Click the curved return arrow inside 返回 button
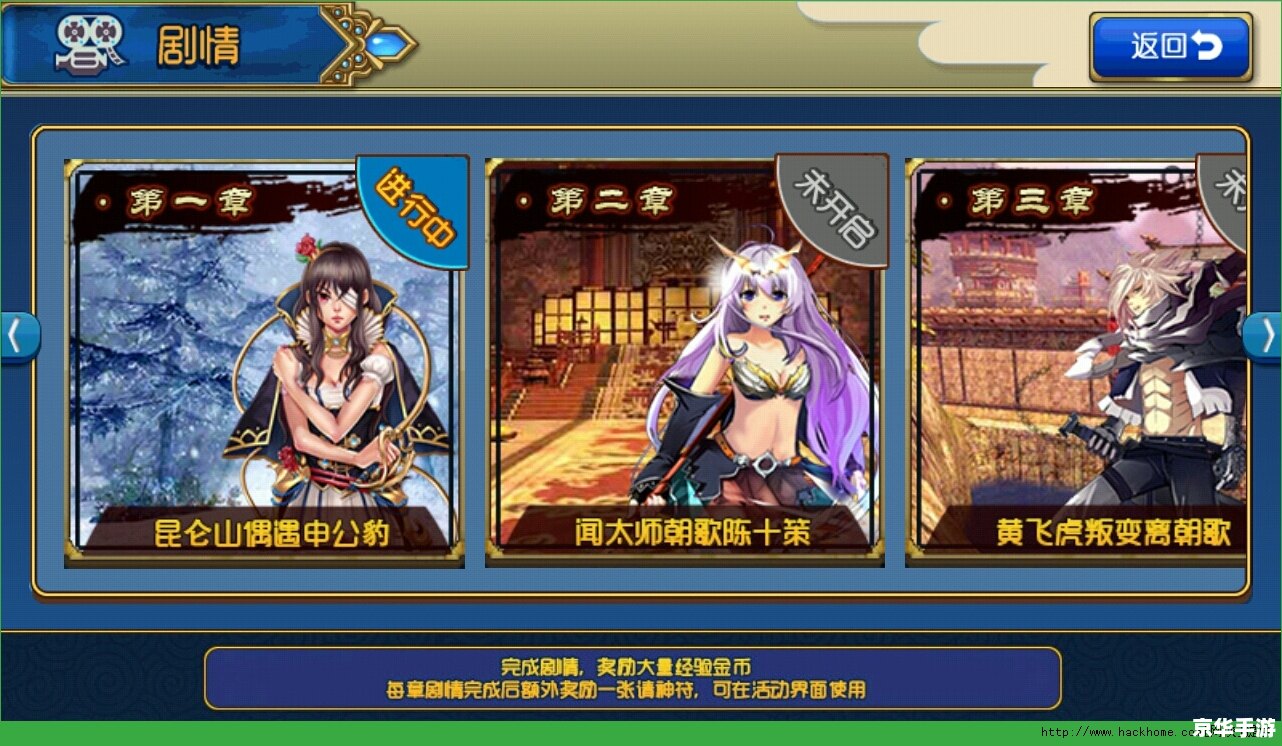 pos(1207,46)
